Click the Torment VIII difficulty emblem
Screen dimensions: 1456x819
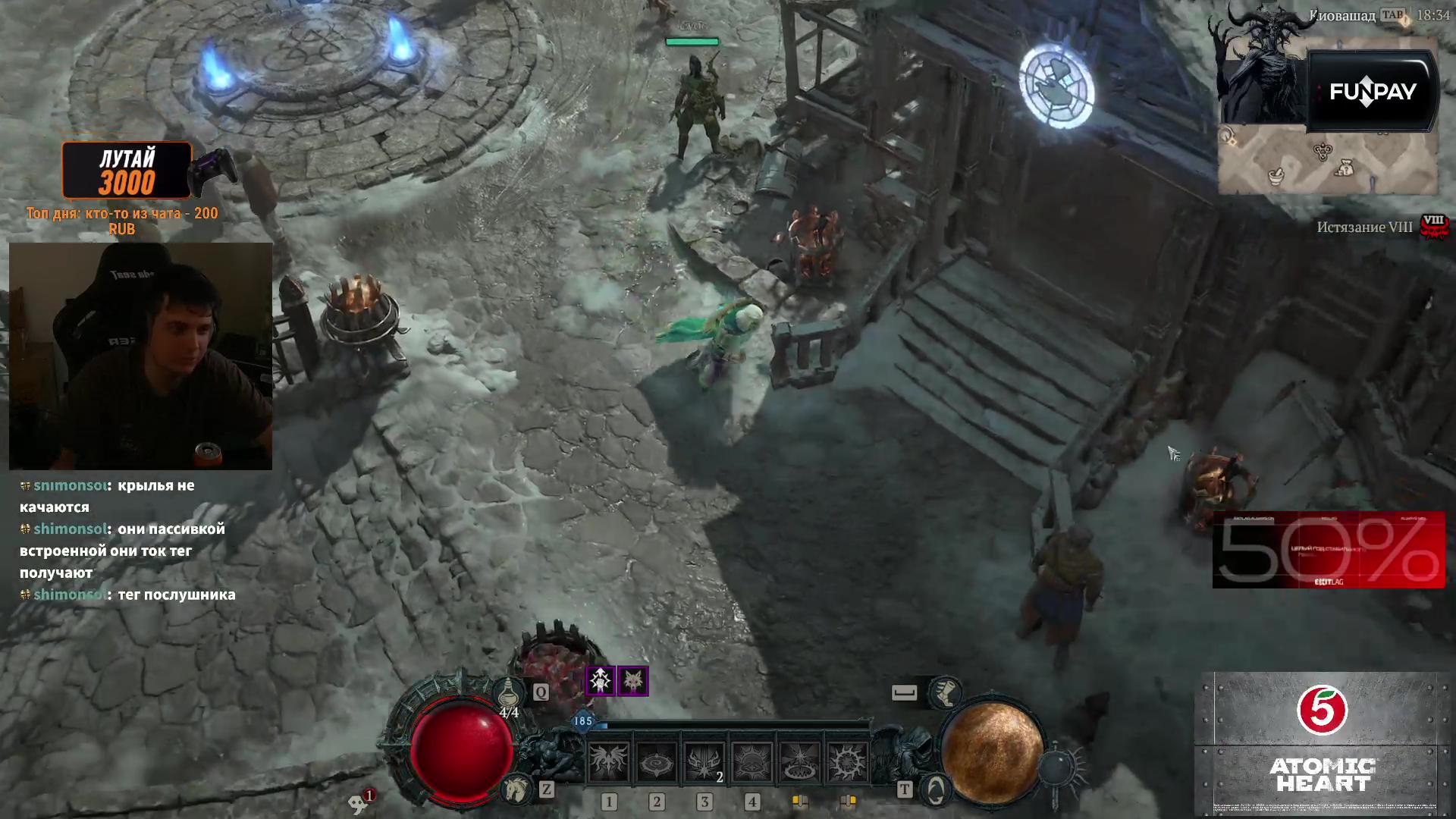click(1433, 227)
